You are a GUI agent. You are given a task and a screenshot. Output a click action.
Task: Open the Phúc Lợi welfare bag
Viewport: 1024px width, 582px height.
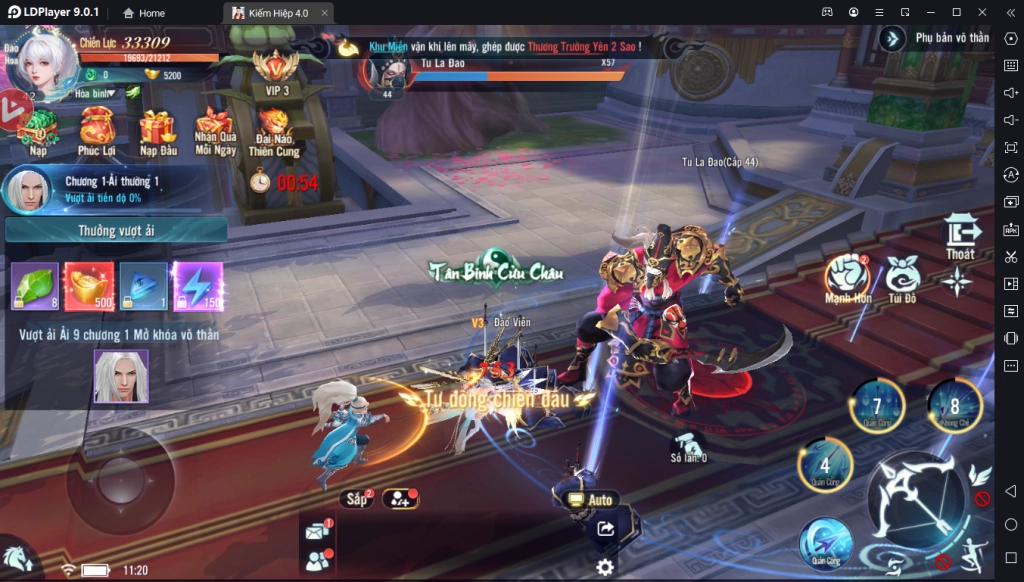[97, 128]
